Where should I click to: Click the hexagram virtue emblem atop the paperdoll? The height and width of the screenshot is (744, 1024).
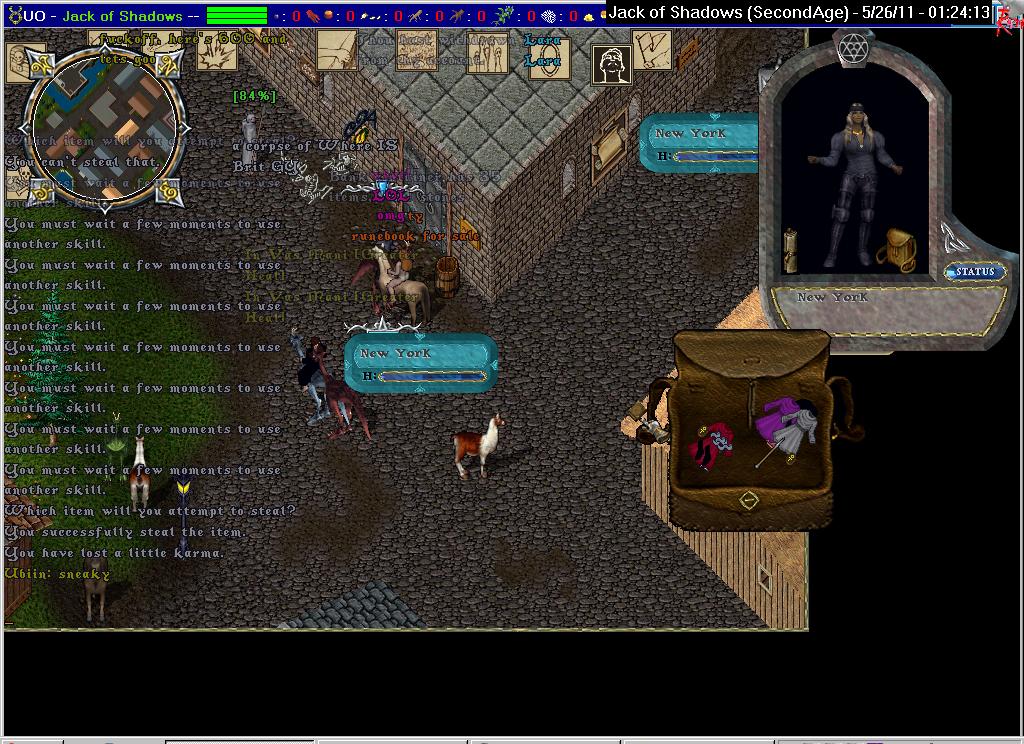[853, 49]
